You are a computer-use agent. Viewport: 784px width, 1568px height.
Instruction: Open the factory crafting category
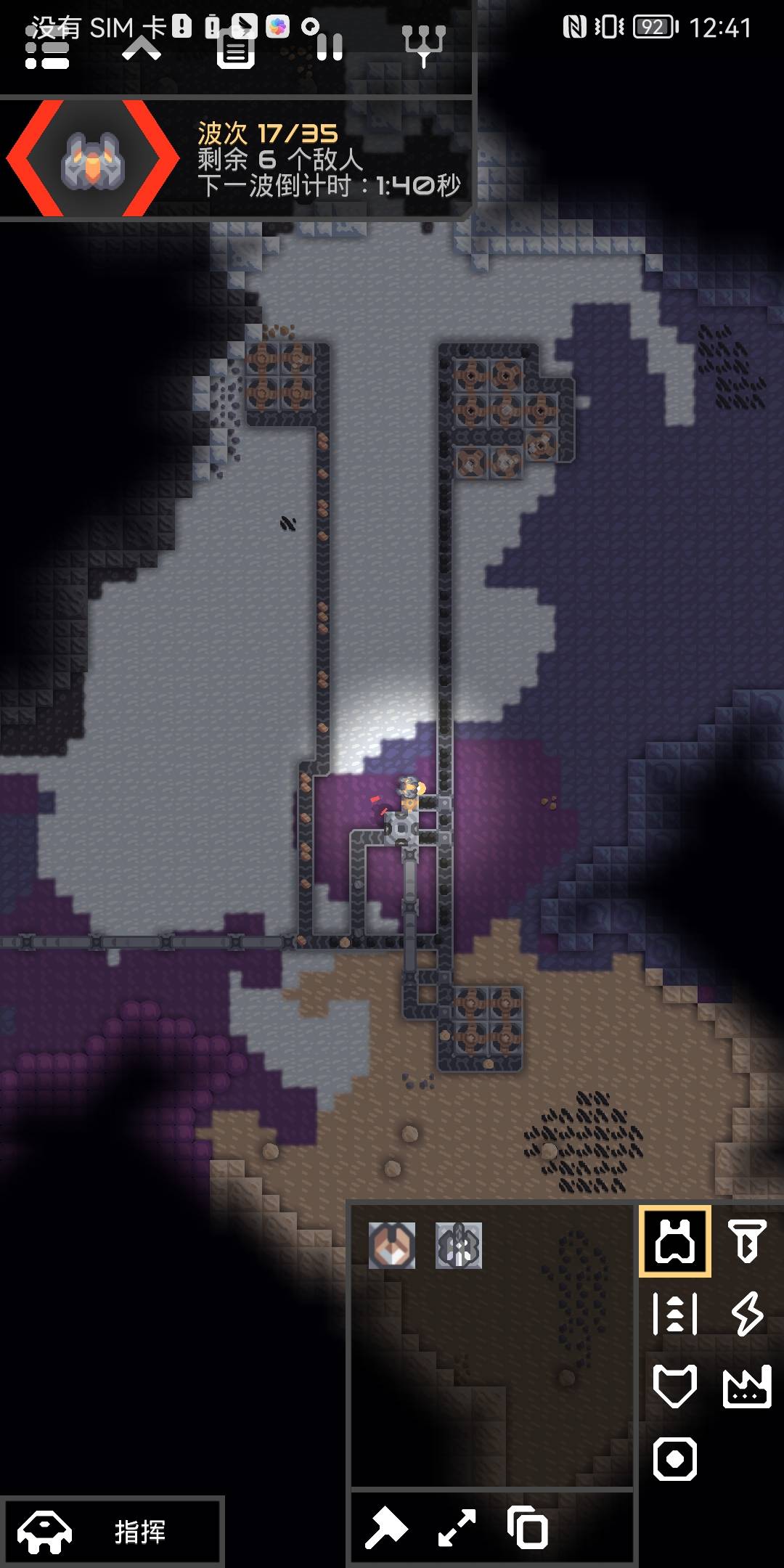pos(747,1386)
